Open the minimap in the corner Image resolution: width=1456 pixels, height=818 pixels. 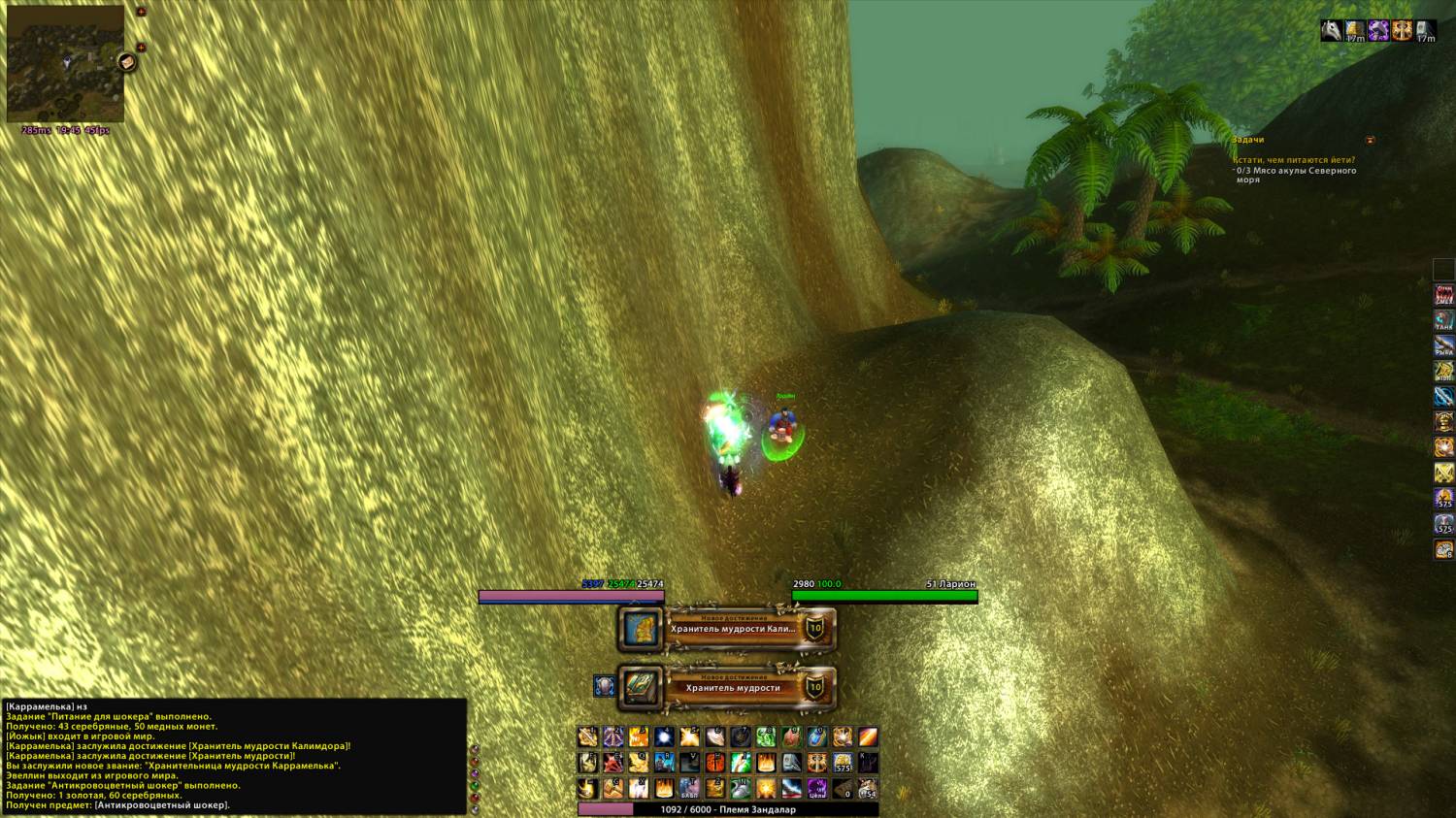(x=65, y=63)
